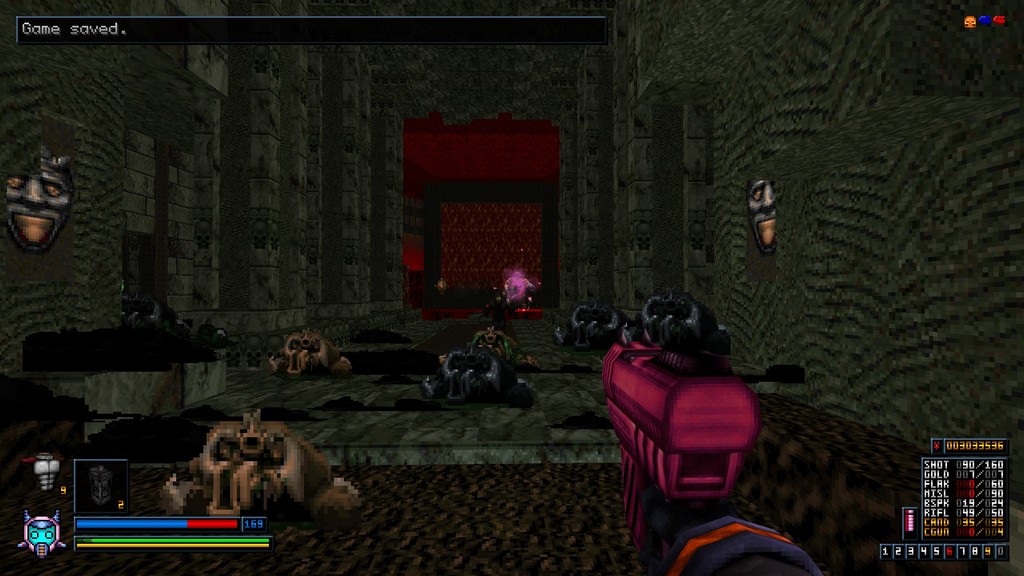Click the "Game saved." message bar
The image size is (1024, 576).
coord(312,30)
